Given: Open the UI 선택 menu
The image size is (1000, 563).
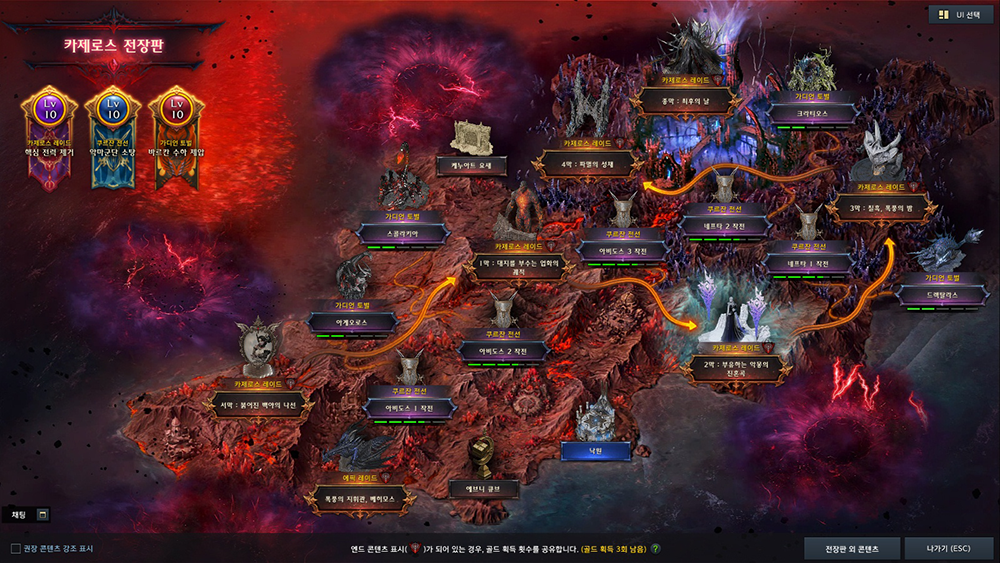Looking at the screenshot, I should pos(958,14).
